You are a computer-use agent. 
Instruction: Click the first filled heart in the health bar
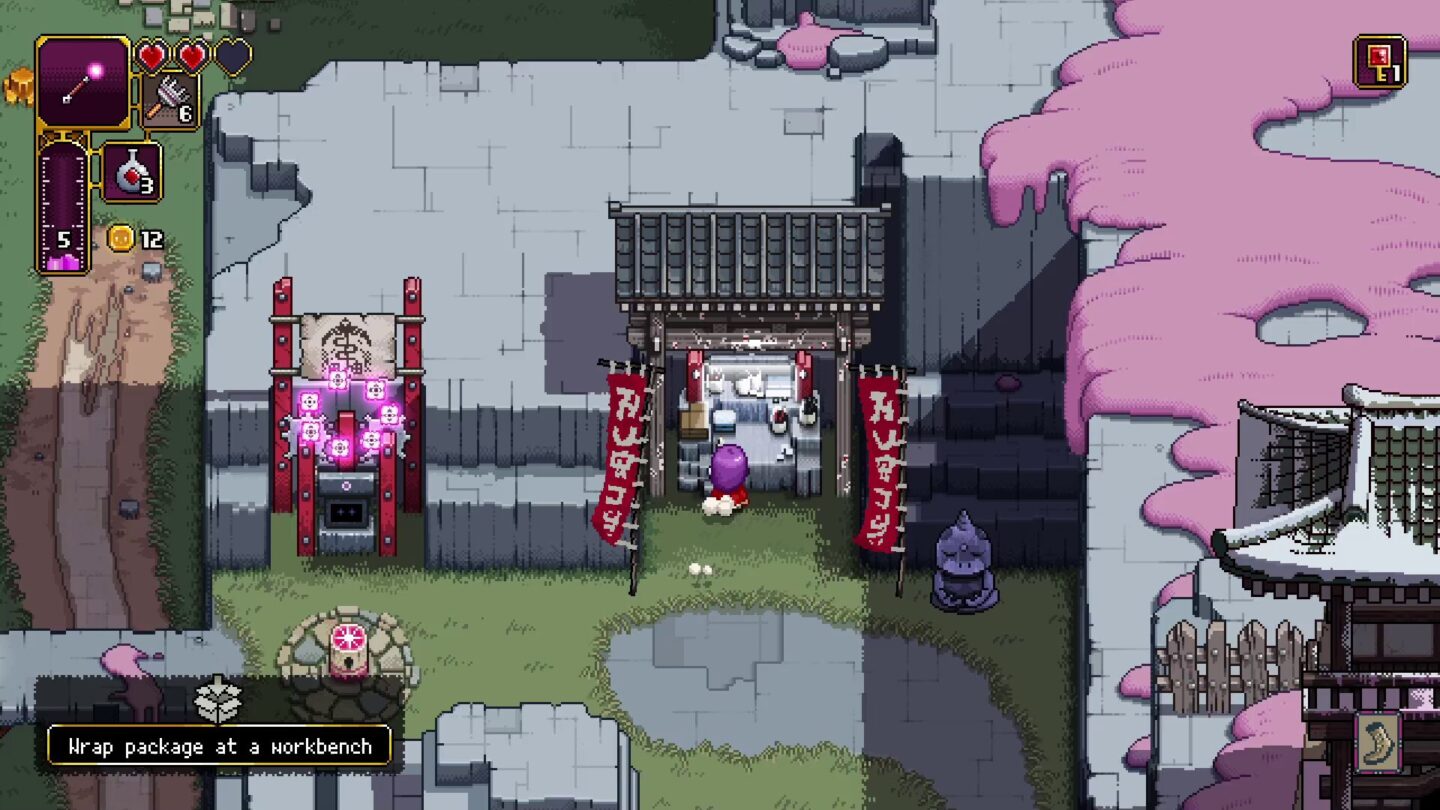(x=154, y=56)
